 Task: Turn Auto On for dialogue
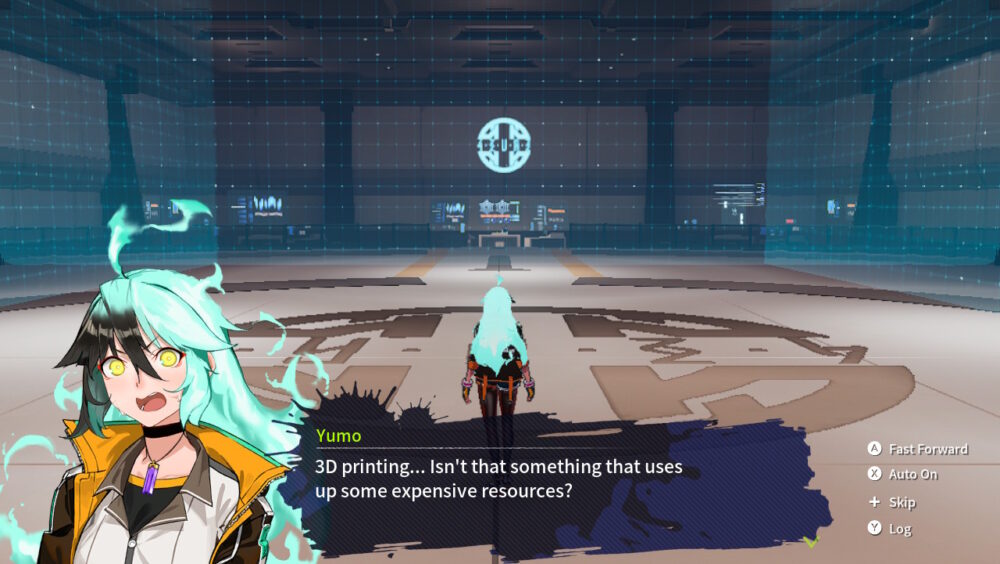pos(905,475)
